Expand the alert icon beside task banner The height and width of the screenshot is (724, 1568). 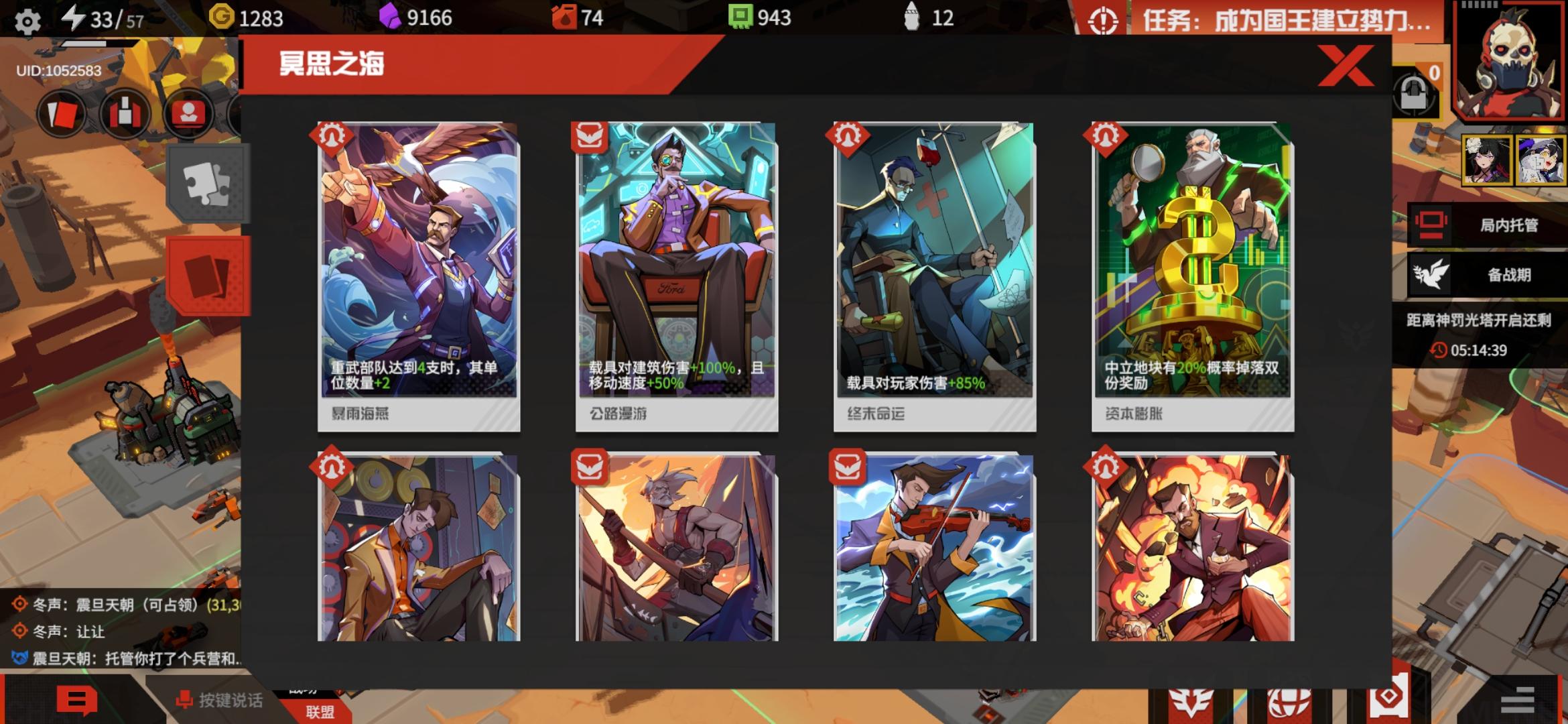[x=1103, y=20]
